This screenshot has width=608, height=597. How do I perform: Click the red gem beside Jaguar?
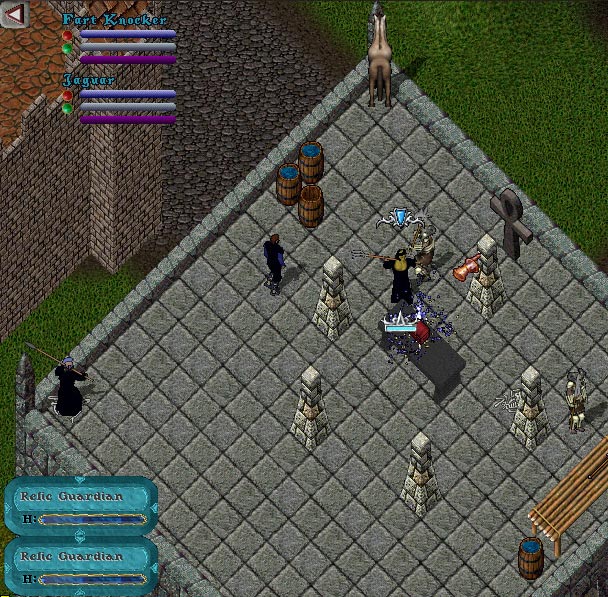click(67, 96)
